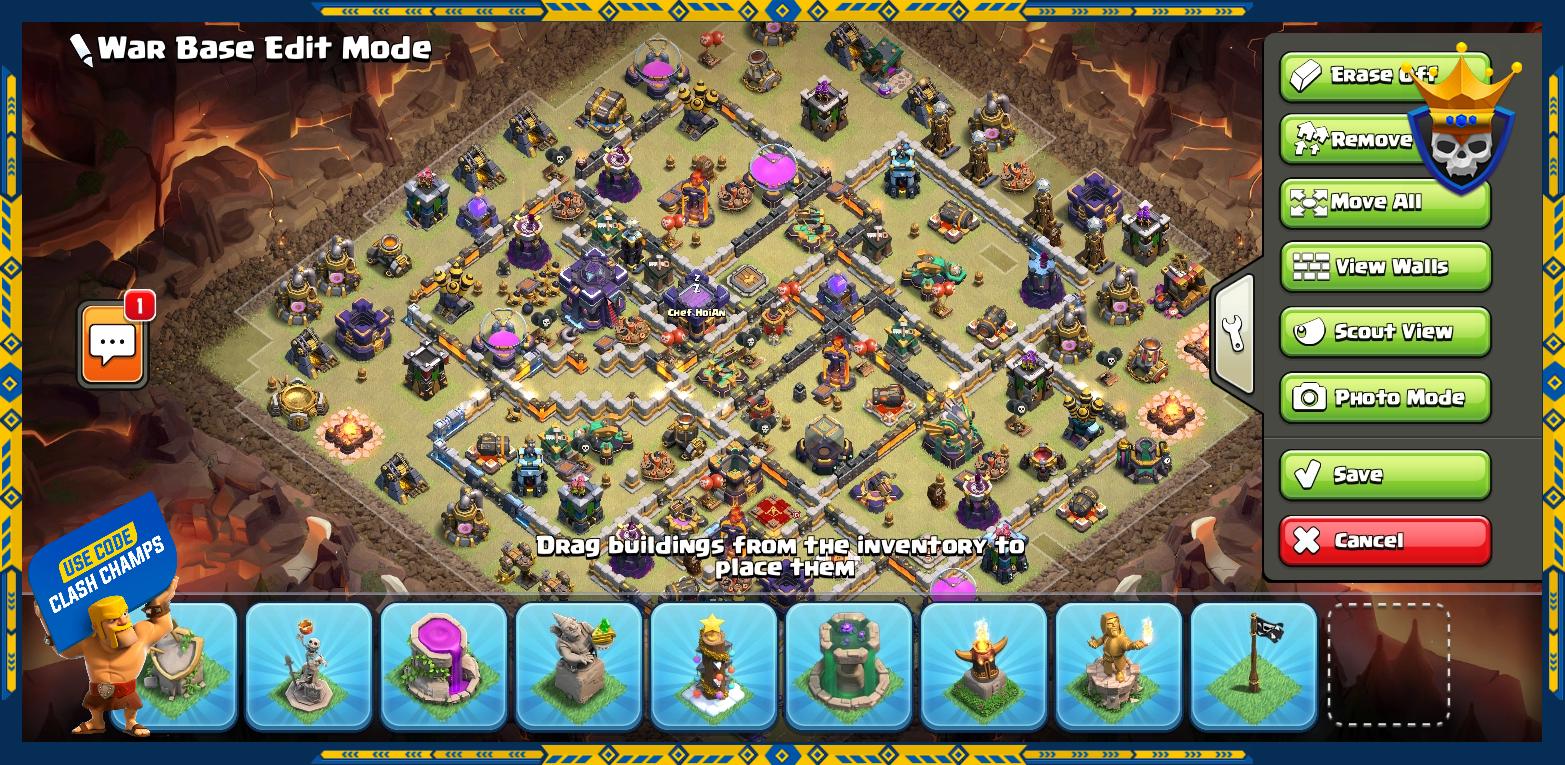This screenshot has height=765, width=1565.
Task: Choose the stone goblin statue decoration
Action: click(578, 665)
